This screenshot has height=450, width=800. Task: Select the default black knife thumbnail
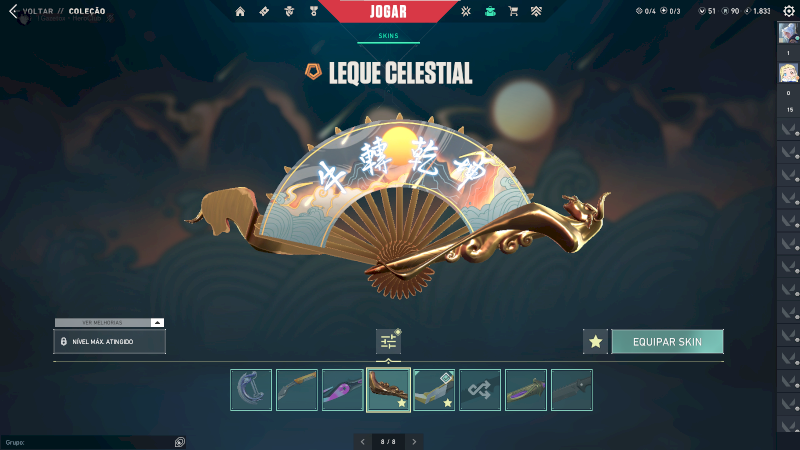[571, 390]
